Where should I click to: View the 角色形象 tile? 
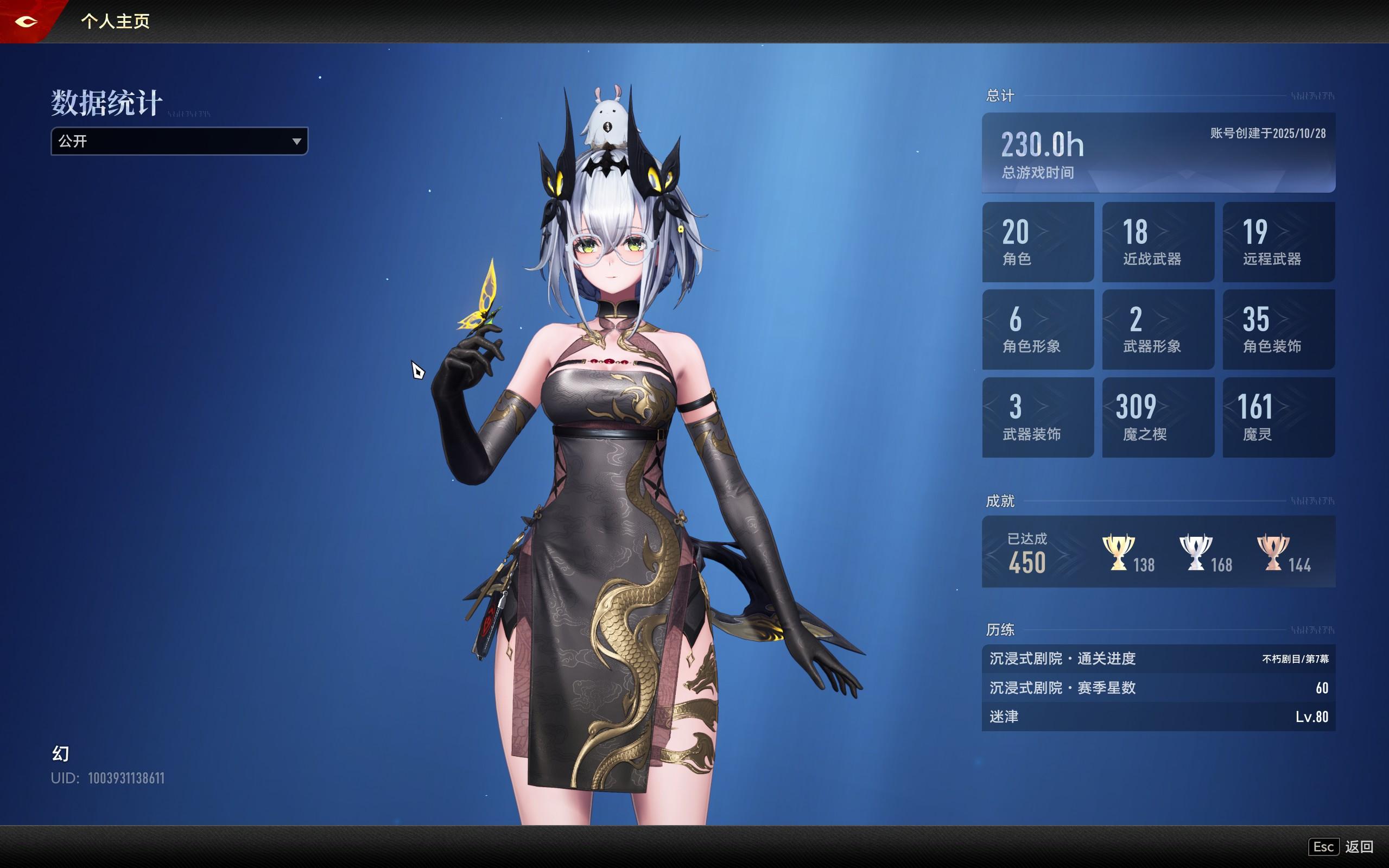[x=1038, y=330]
